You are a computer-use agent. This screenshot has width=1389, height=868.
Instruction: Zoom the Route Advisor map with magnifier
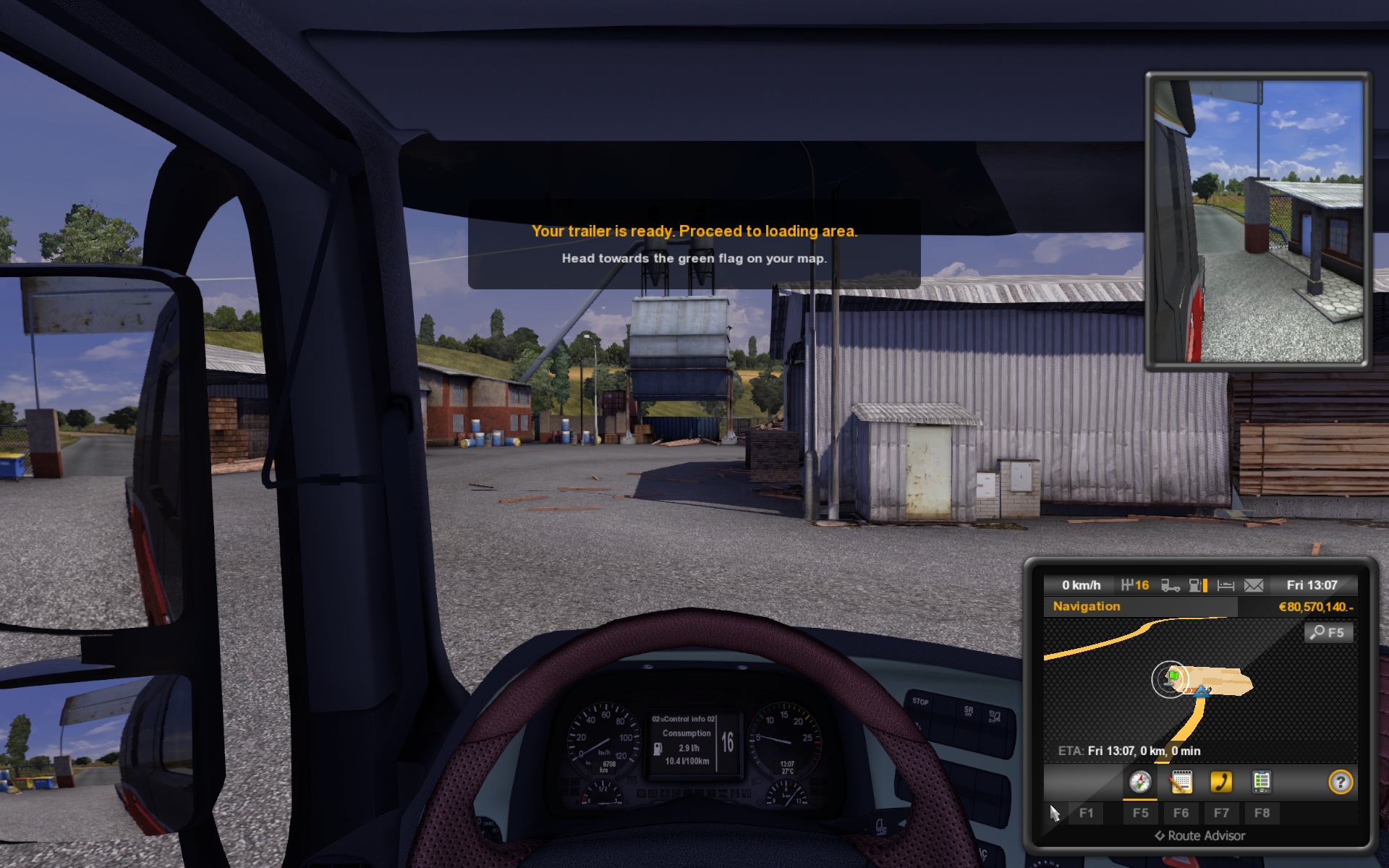[x=1328, y=633]
